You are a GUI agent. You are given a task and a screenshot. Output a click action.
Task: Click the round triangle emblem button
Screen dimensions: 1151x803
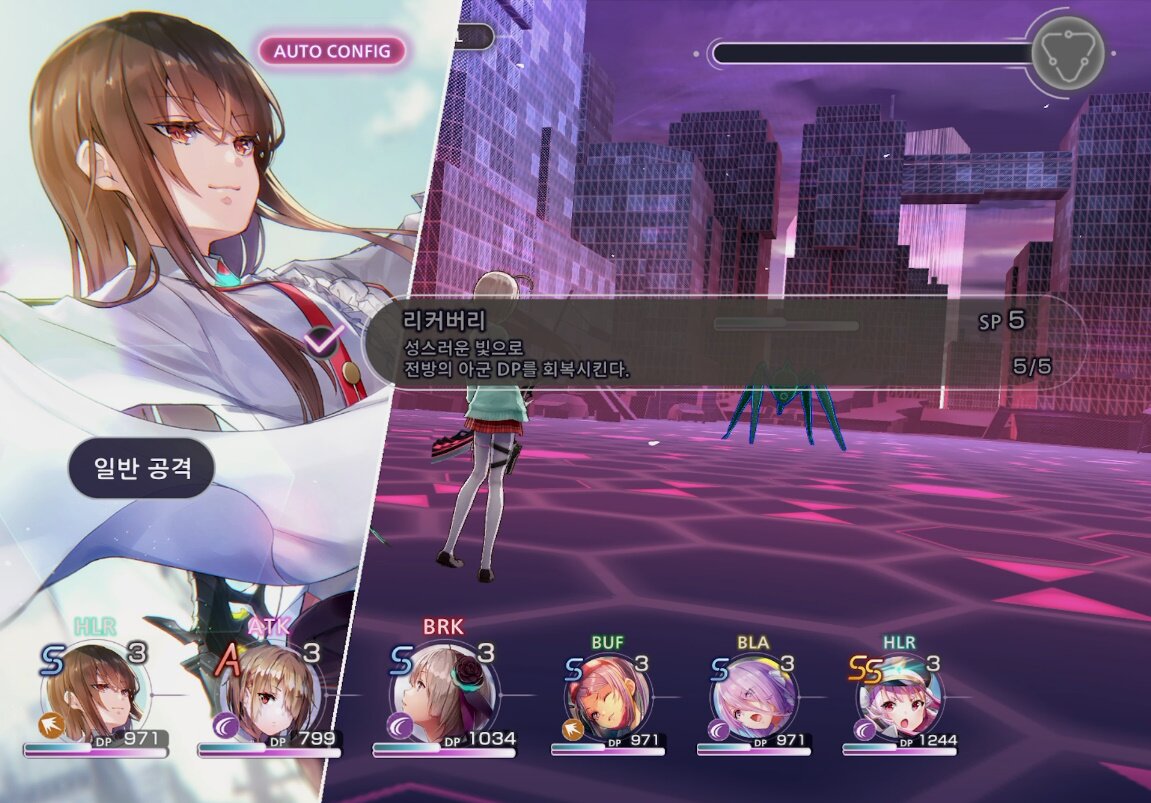[1068, 50]
